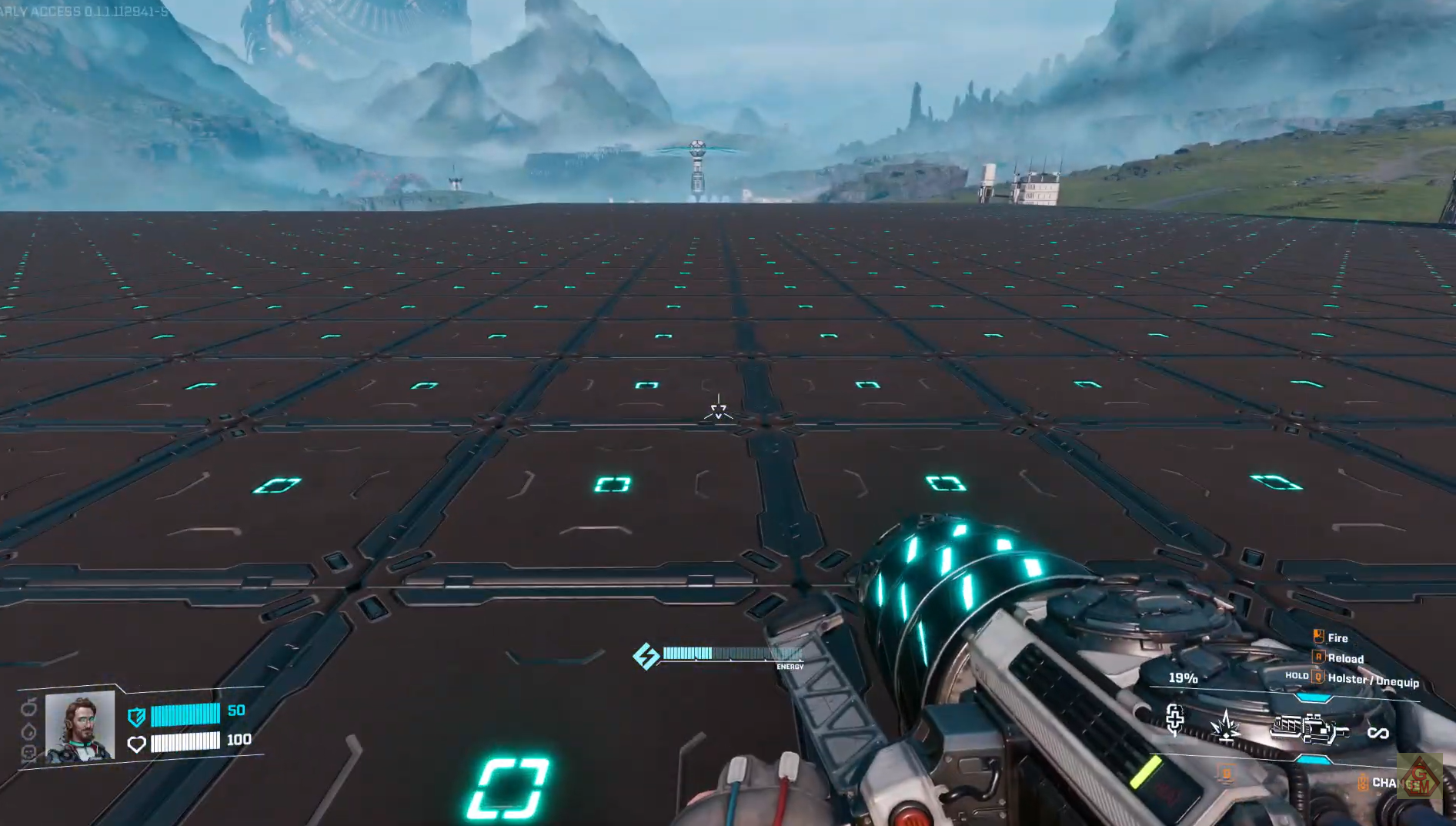Viewport: 1456px width, 826px height.
Task: Choose the equipped energy drill weapon icon
Action: click(x=1309, y=728)
